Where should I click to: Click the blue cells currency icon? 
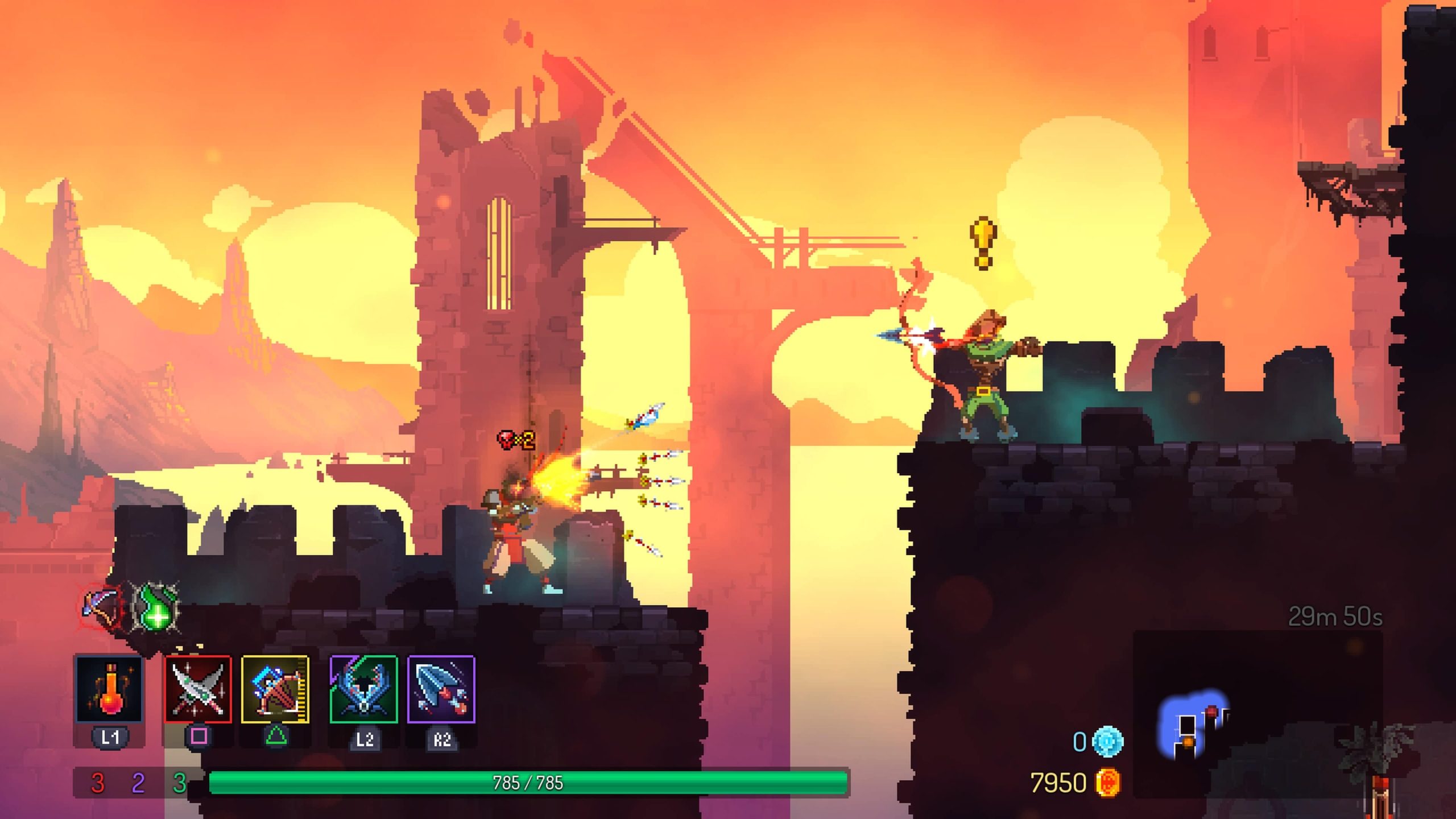[1108, 742]
